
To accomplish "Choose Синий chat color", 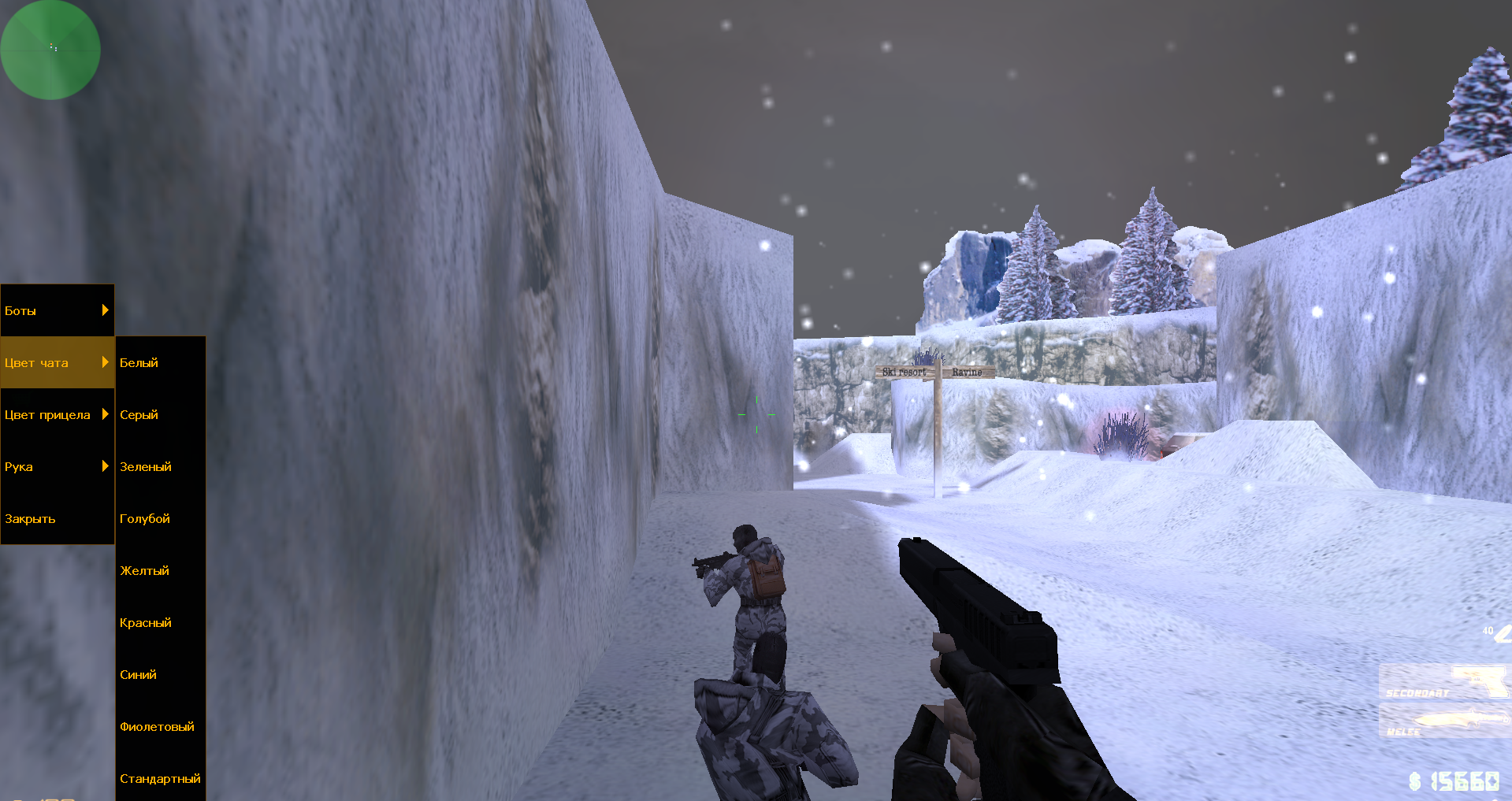I will [x=160, y=674].
